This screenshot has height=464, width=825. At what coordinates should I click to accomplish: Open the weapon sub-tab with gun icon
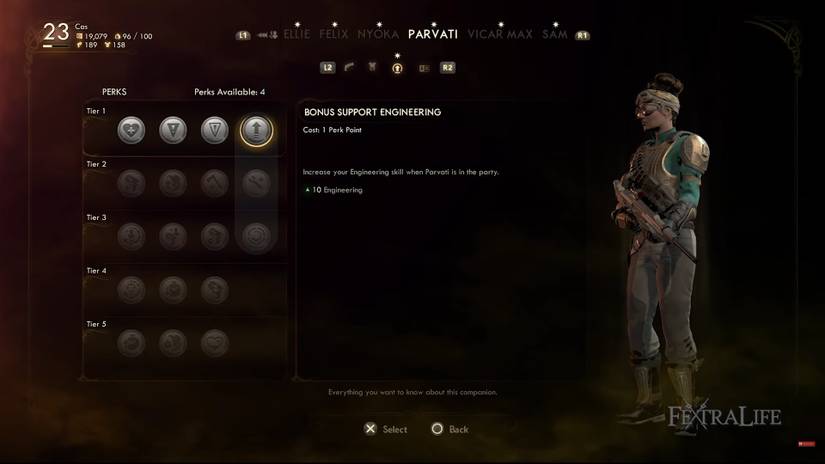[349, 68]
